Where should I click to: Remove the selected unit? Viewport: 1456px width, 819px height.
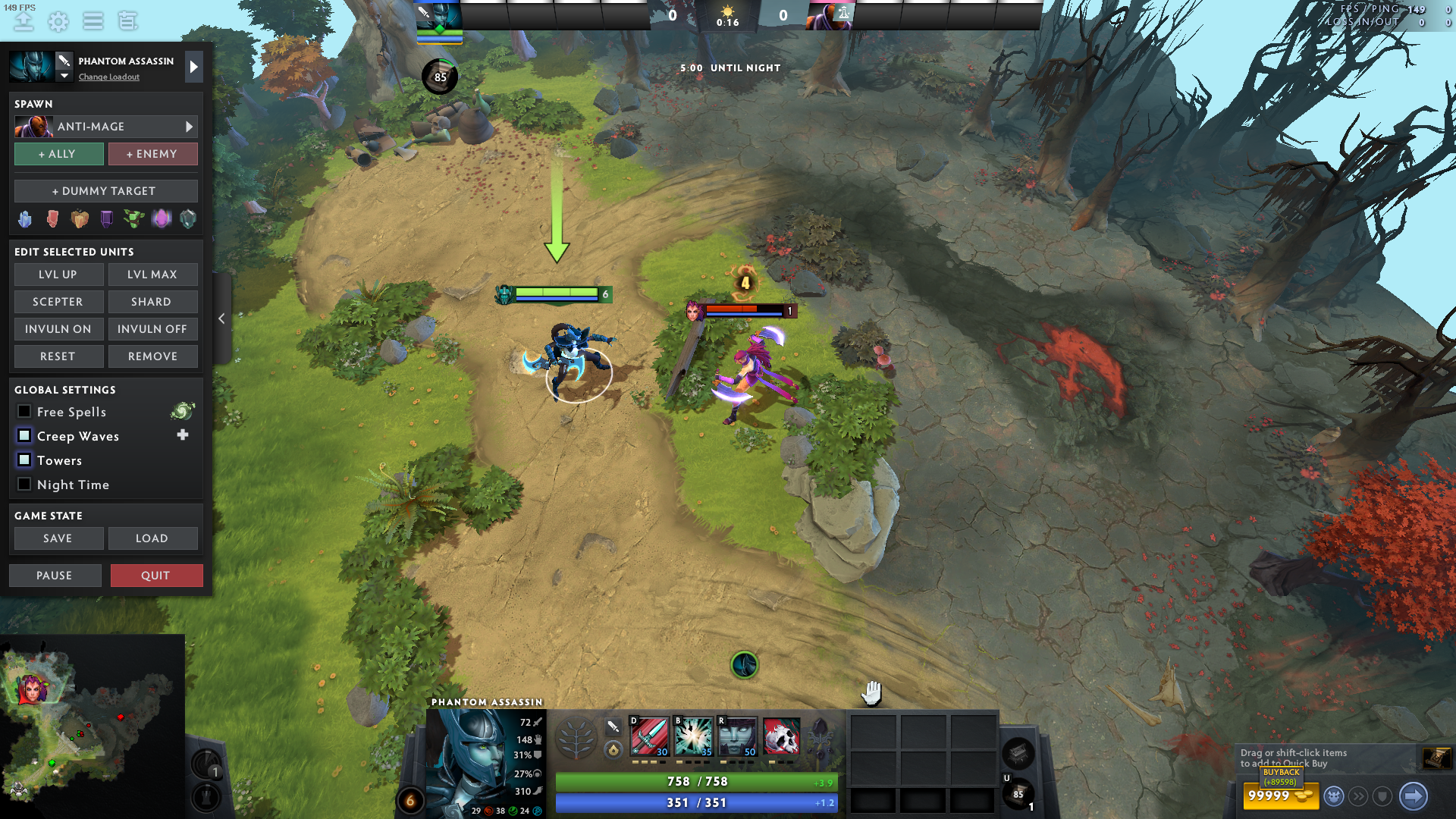tap(152, 356)
